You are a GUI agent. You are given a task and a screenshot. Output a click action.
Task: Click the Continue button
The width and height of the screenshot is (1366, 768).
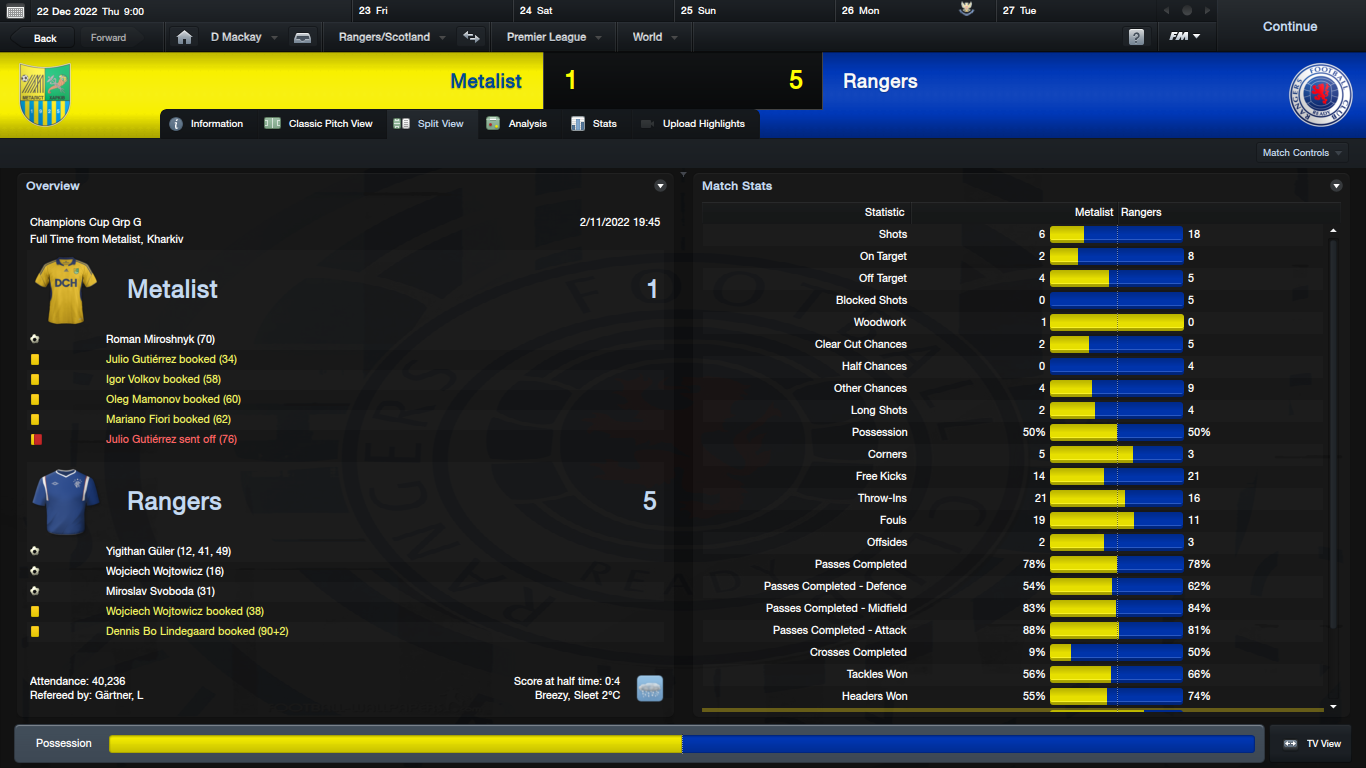pos(1289,27)
